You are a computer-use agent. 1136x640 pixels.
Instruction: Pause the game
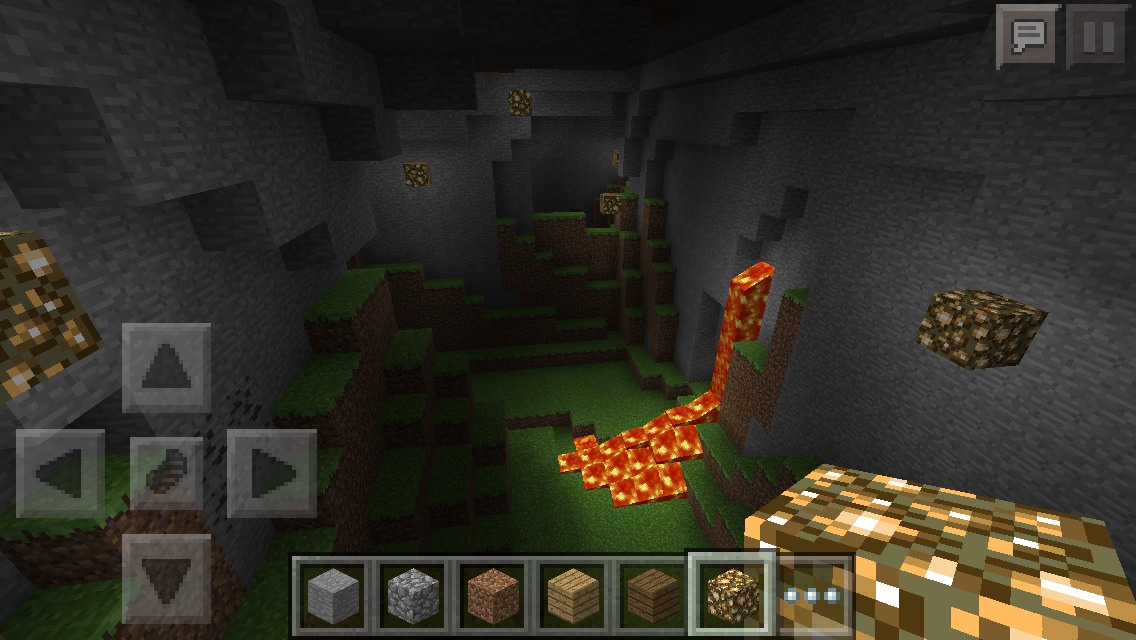(1096, 37)
